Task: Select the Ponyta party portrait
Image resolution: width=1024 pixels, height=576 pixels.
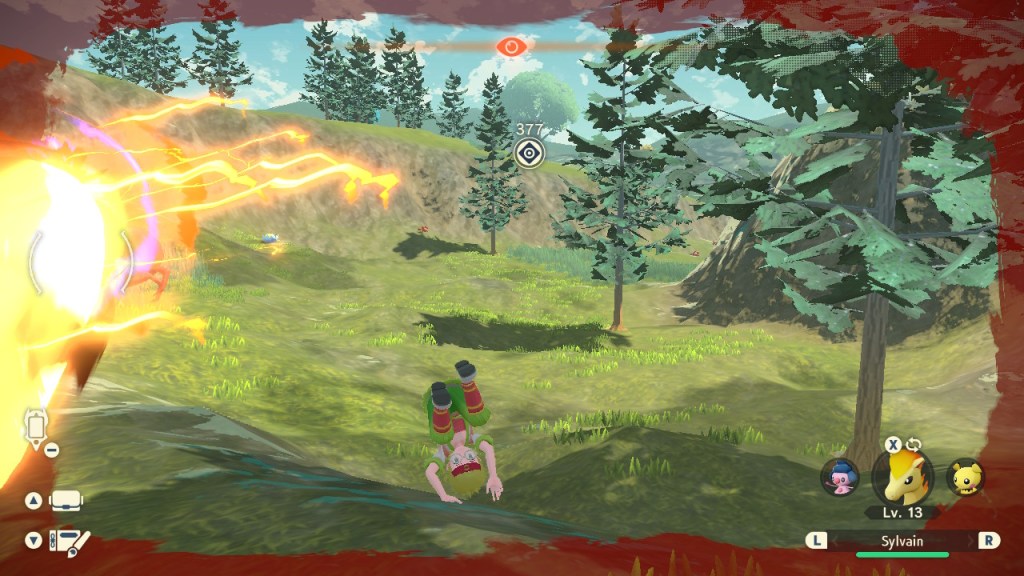Action: (x=903, y=477)
